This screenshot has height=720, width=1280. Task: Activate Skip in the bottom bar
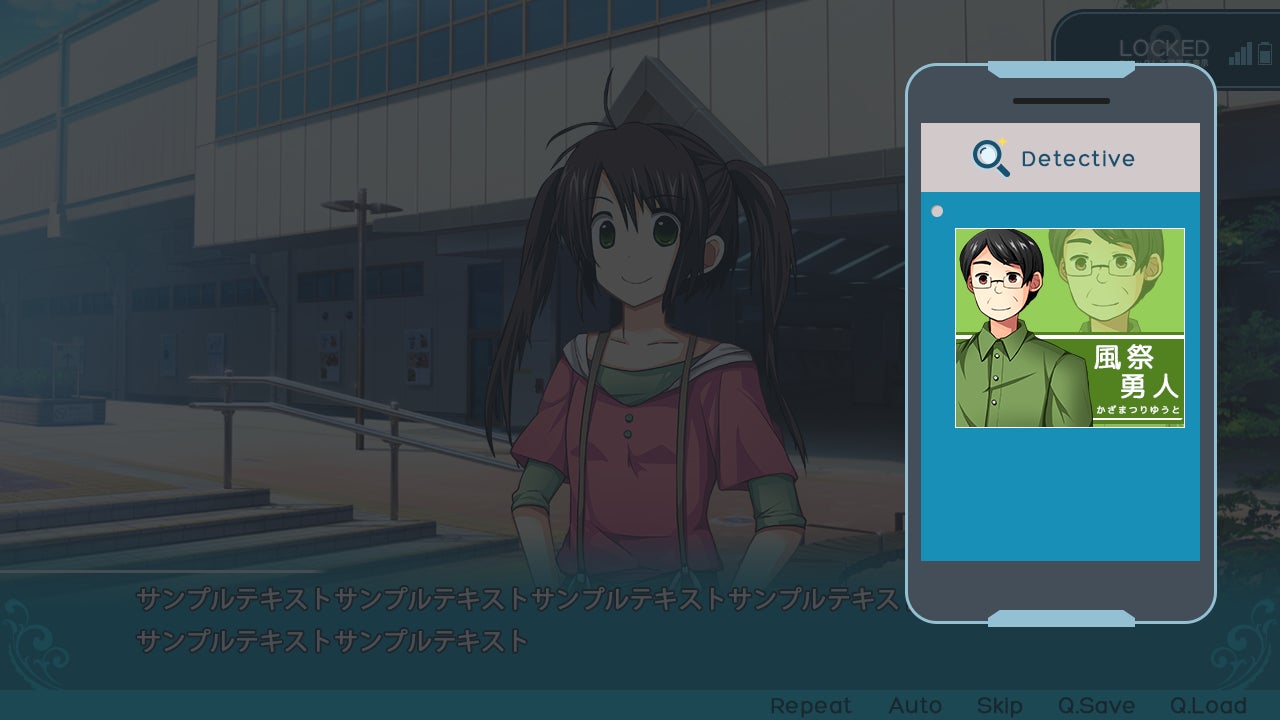(999, 706)
